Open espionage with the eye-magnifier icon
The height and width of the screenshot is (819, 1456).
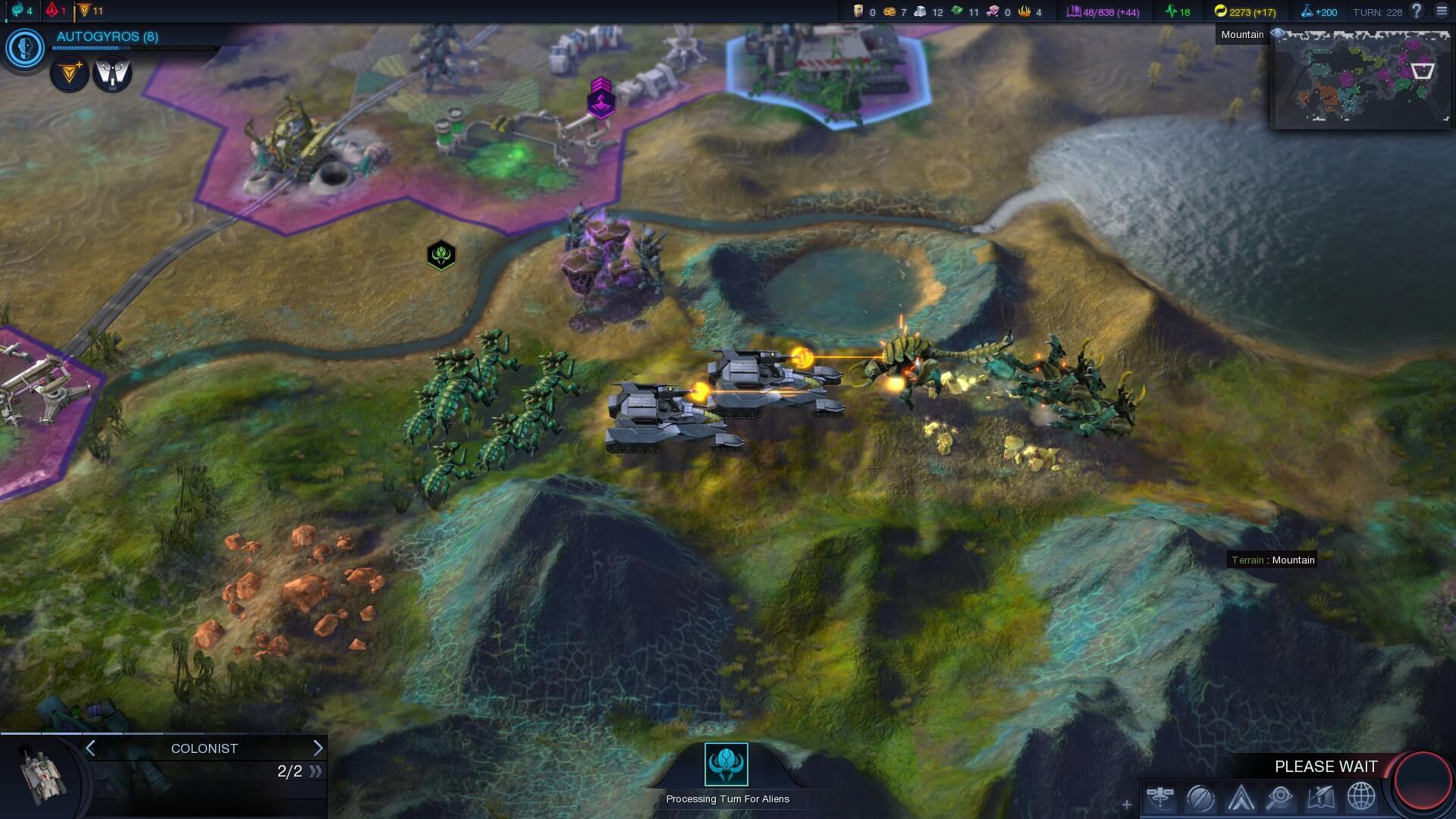click(x=1280, y=798)
